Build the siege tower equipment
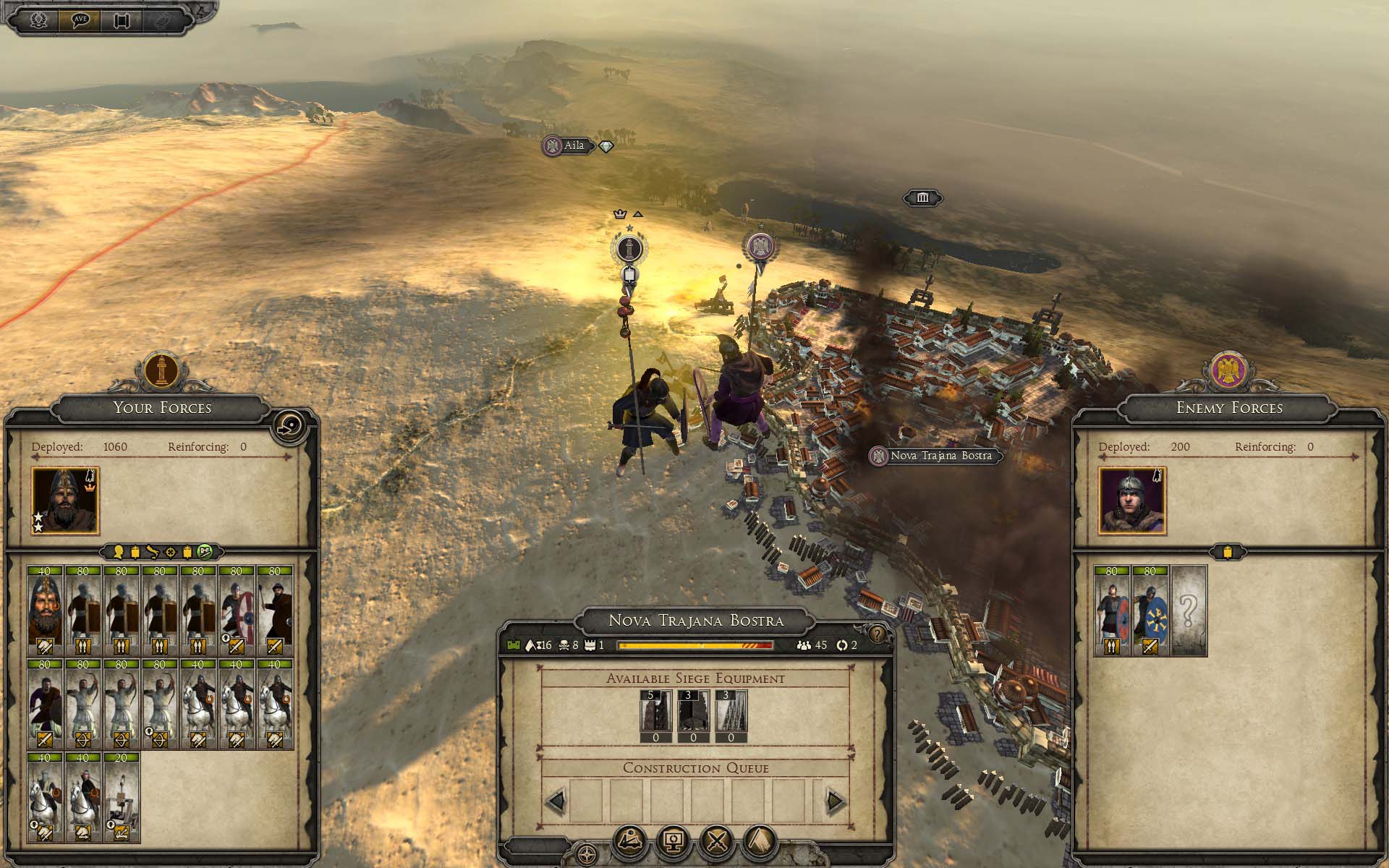Screen dimensions: 1389x868 [655, 715]
